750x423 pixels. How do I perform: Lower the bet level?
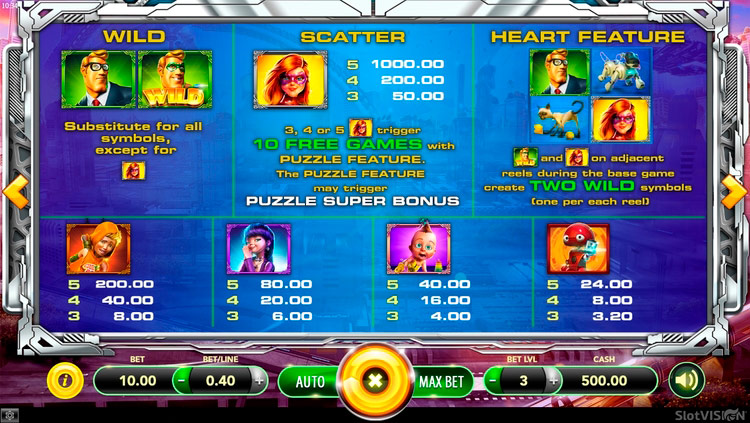(494, 380)
